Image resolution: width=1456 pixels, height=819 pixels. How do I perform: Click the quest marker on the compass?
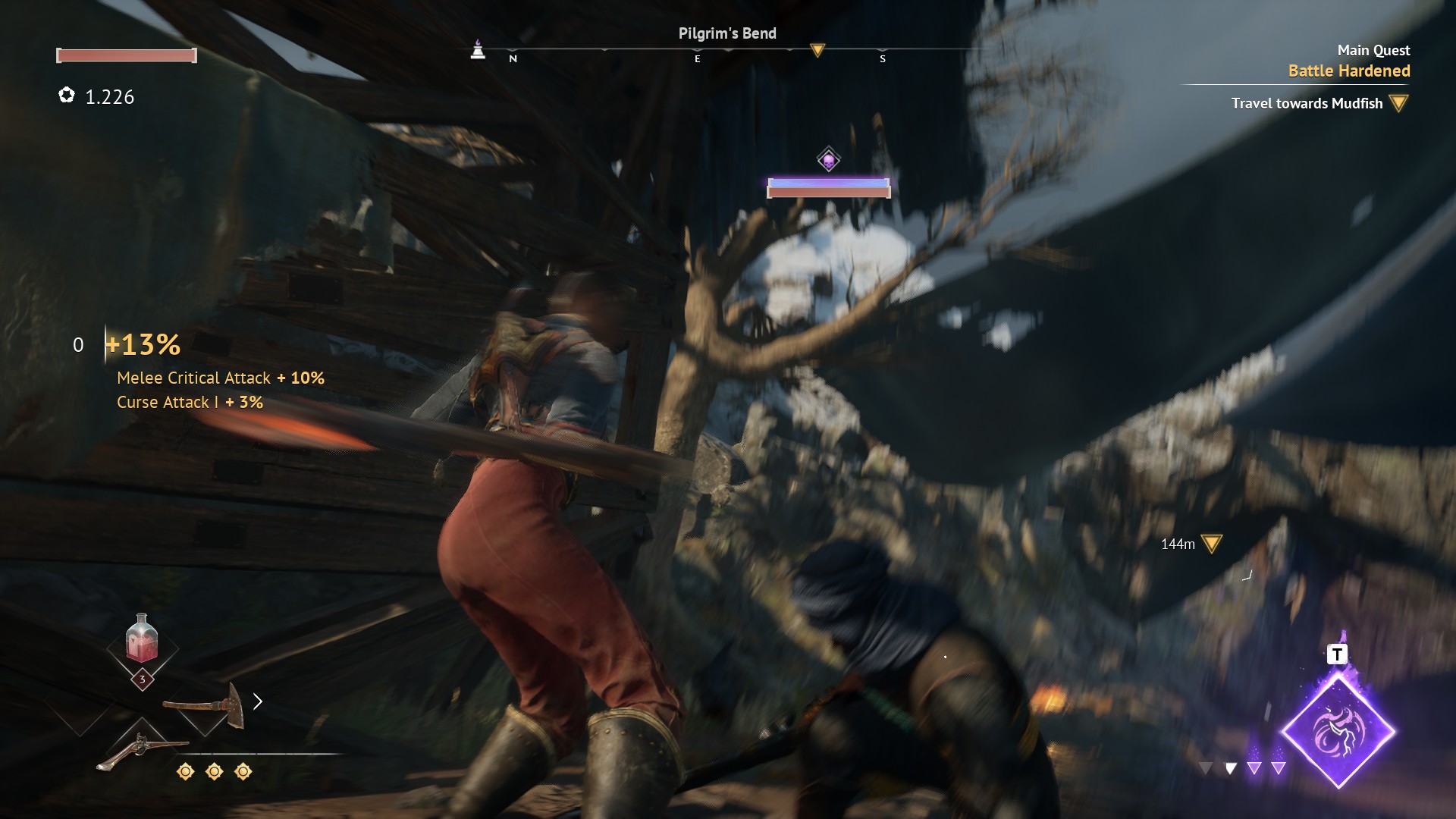pyautogui.click(x=817, y=50)
